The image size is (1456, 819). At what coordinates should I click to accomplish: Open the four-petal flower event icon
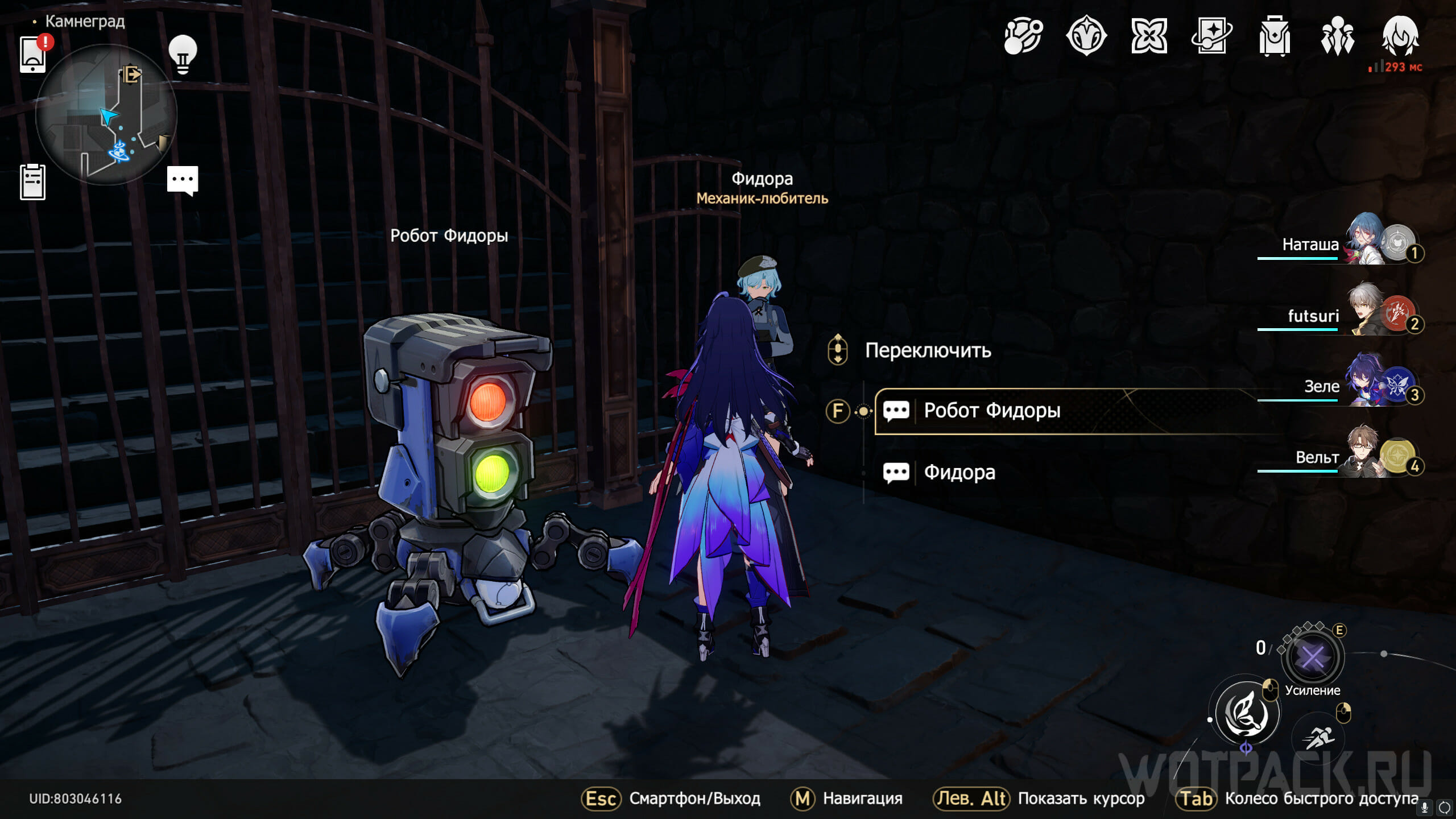pyautogui.click(x=1149, y=35)
